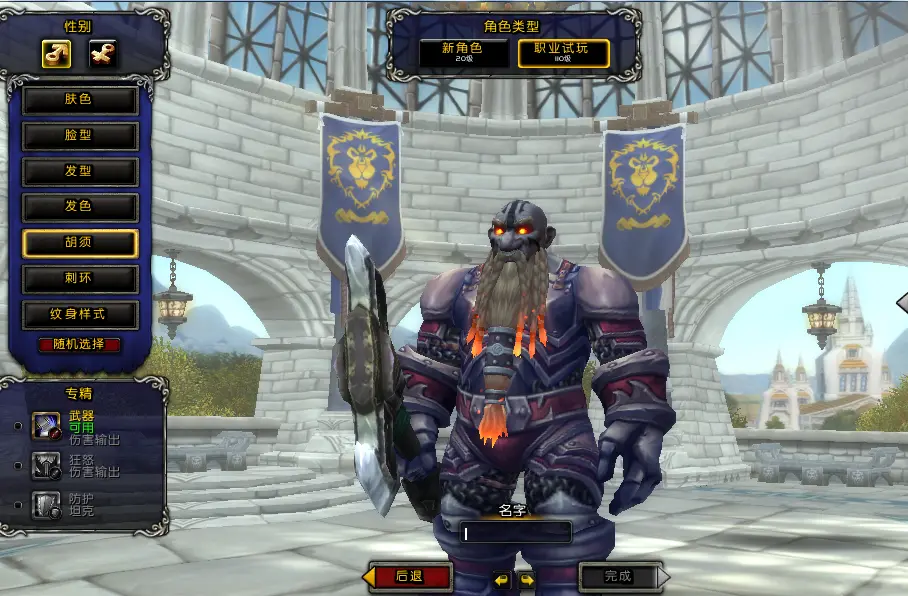This screenshot has height=596, width=908.
Task: Change the 脸型 (face) option
Action: [80, 136]
